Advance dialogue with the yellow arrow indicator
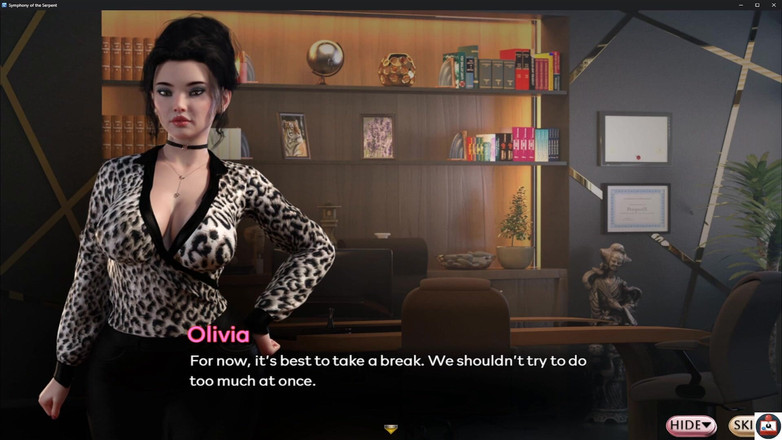The width and height of the screenshot is (782, 440). 391,429
